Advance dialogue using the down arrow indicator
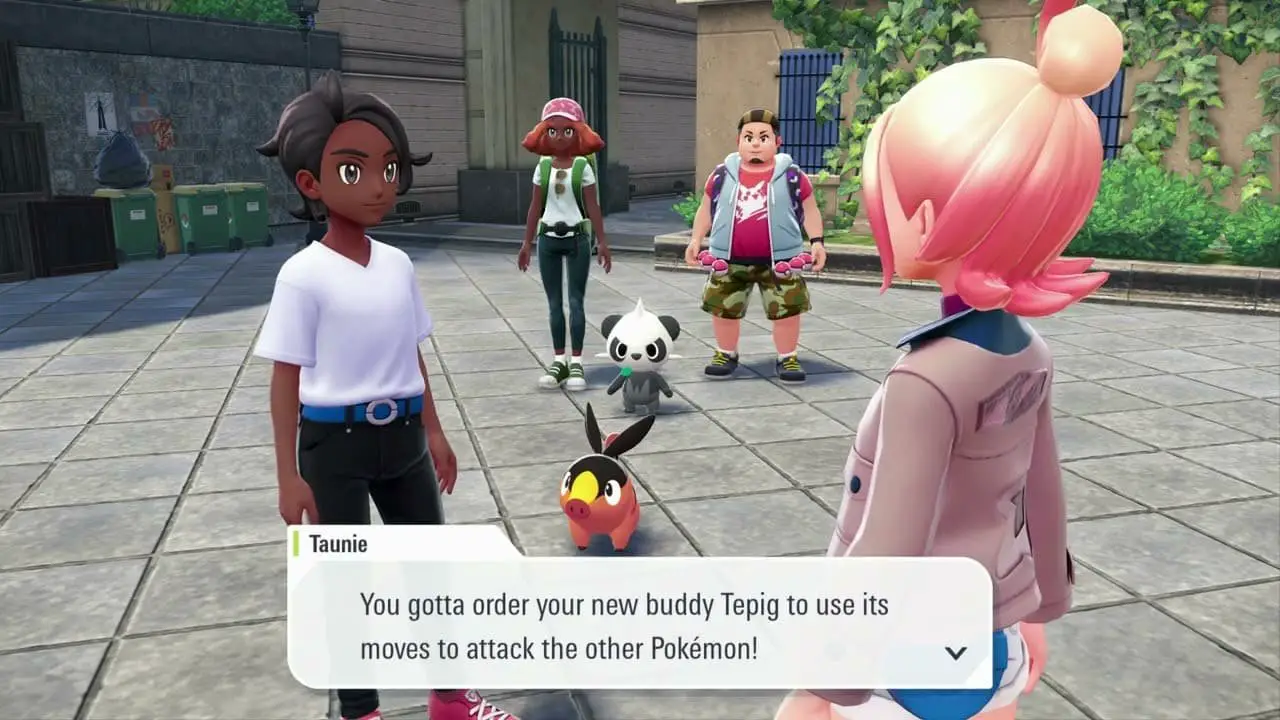The height and width of the screenshot is (720, 1280). tap(956, 653)
